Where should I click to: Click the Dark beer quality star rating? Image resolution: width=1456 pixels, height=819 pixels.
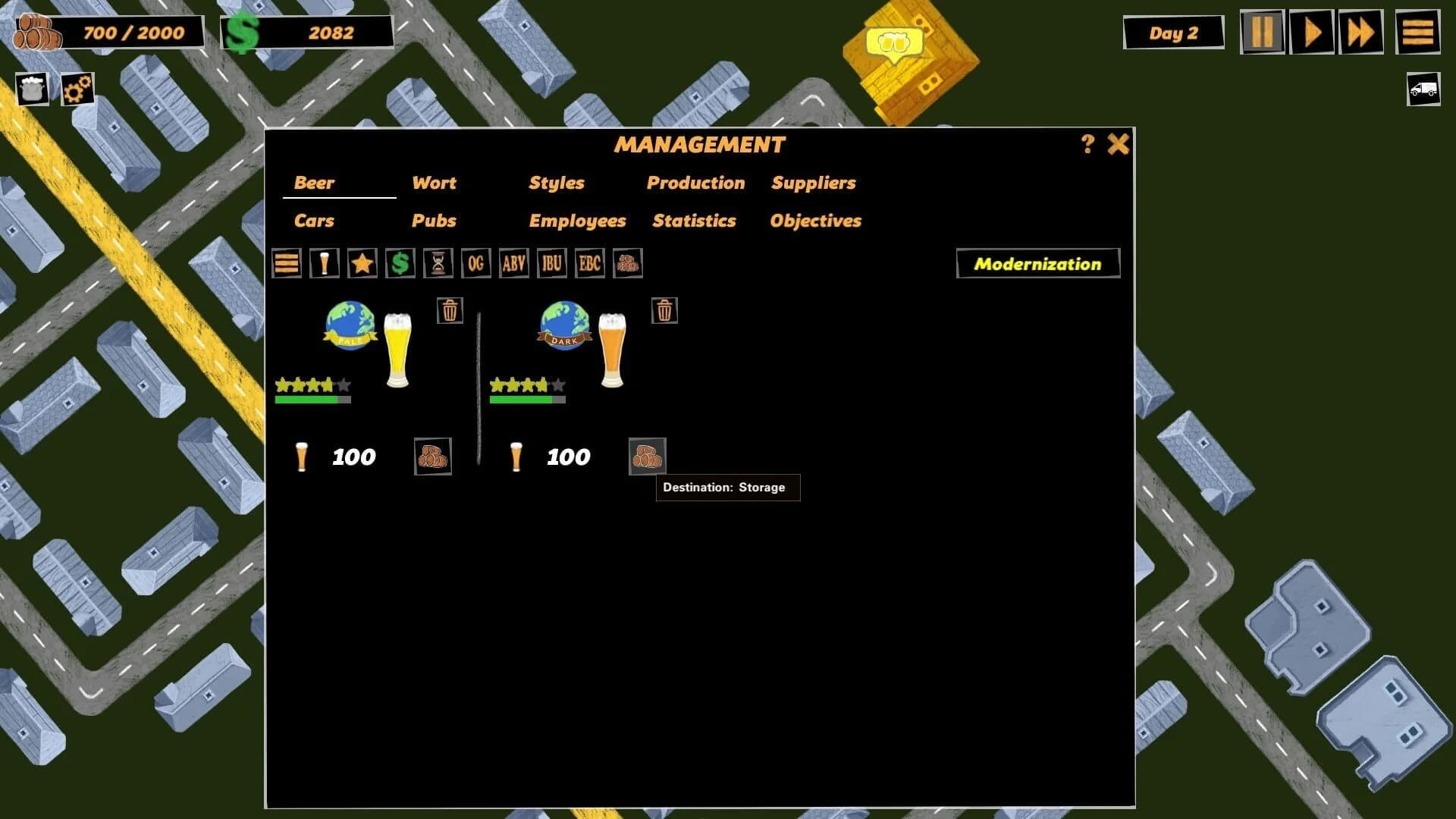pos(526,384)
